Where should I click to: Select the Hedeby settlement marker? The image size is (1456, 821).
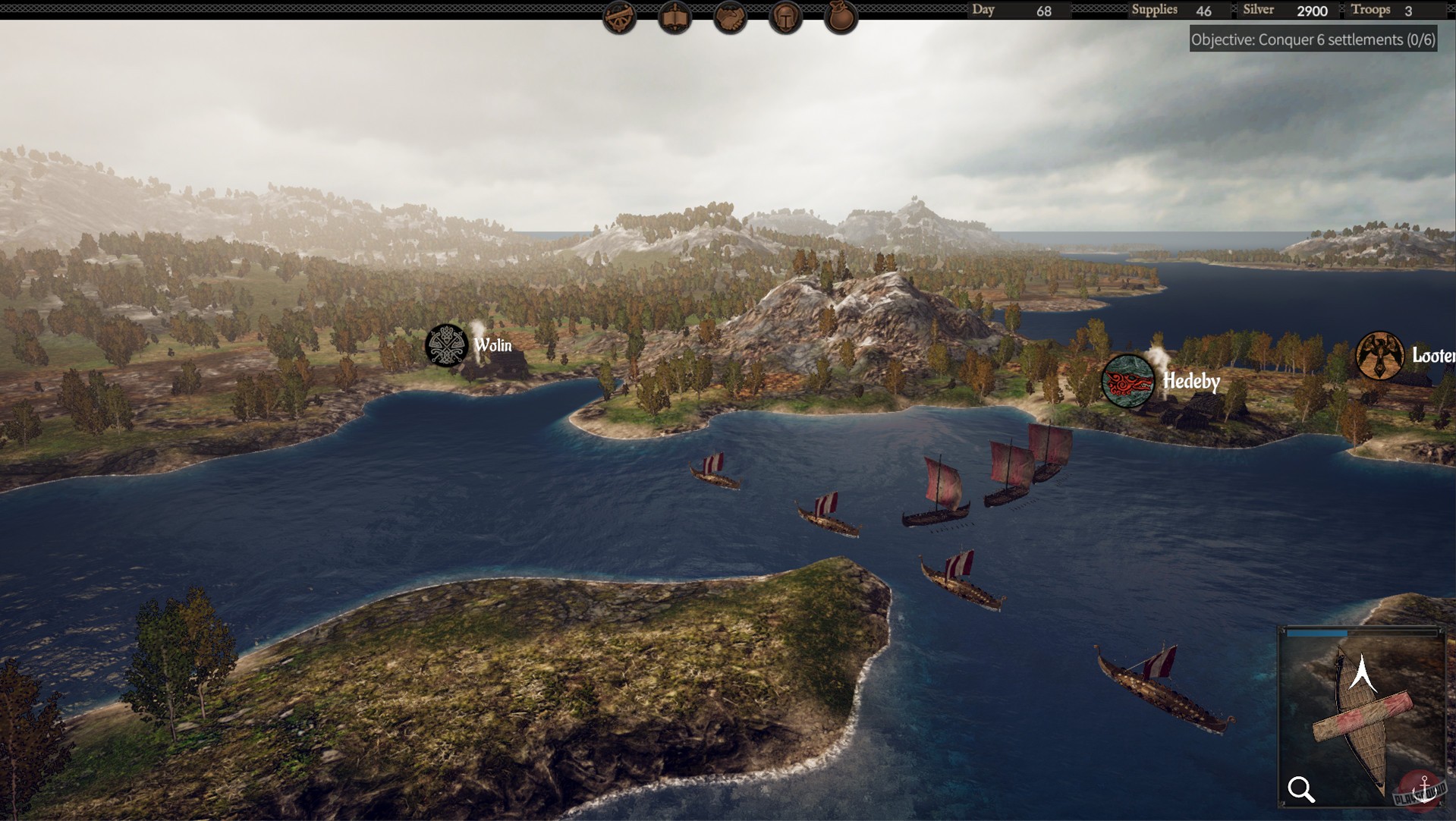tap(1127, 380)
